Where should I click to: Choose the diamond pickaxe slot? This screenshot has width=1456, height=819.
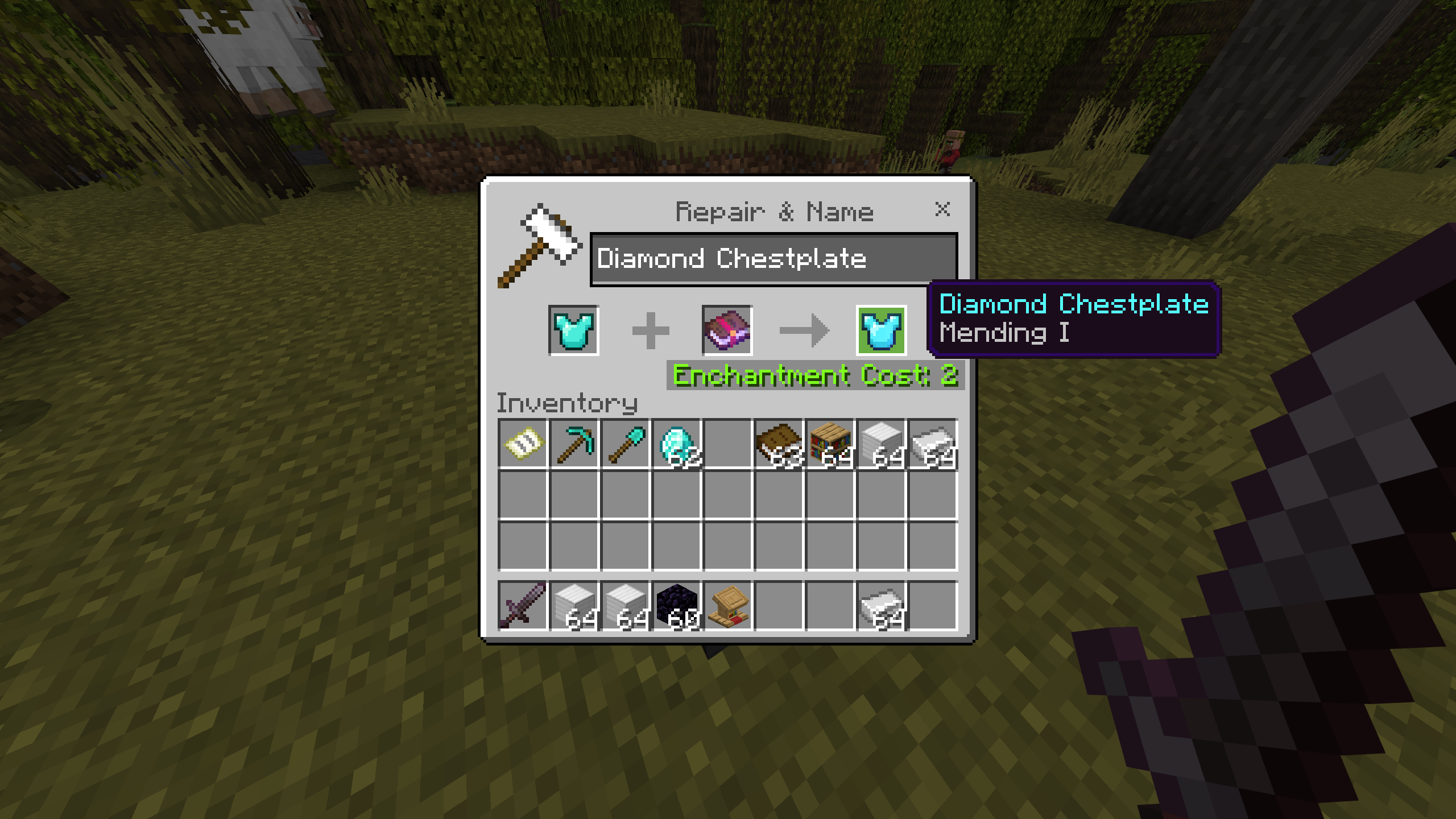[x=574, y=444]
